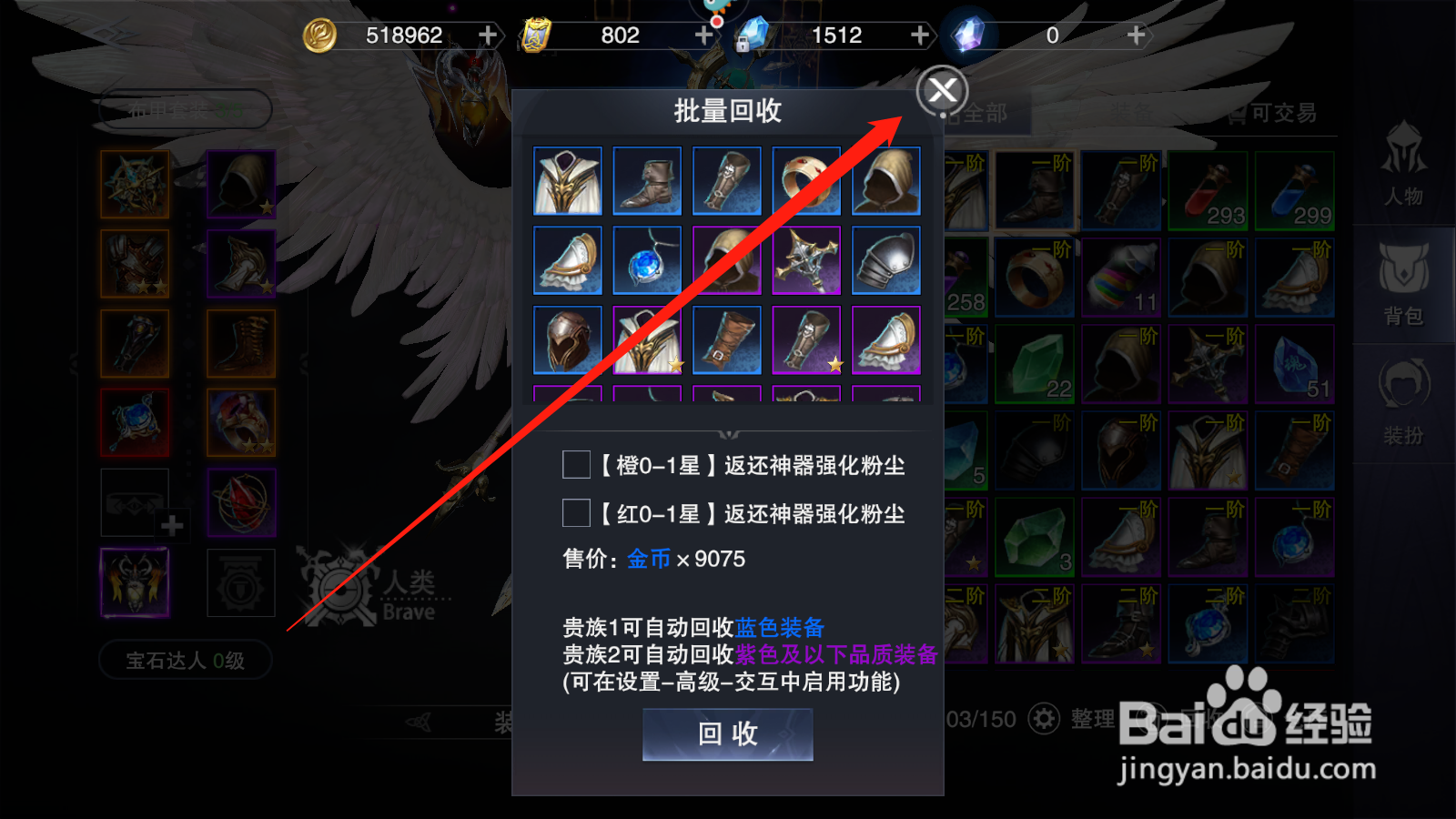This screenshot has height=819, width=1456.
Task: Add gold coins via the plus beside 518962
Action: [x=488, y=35]
